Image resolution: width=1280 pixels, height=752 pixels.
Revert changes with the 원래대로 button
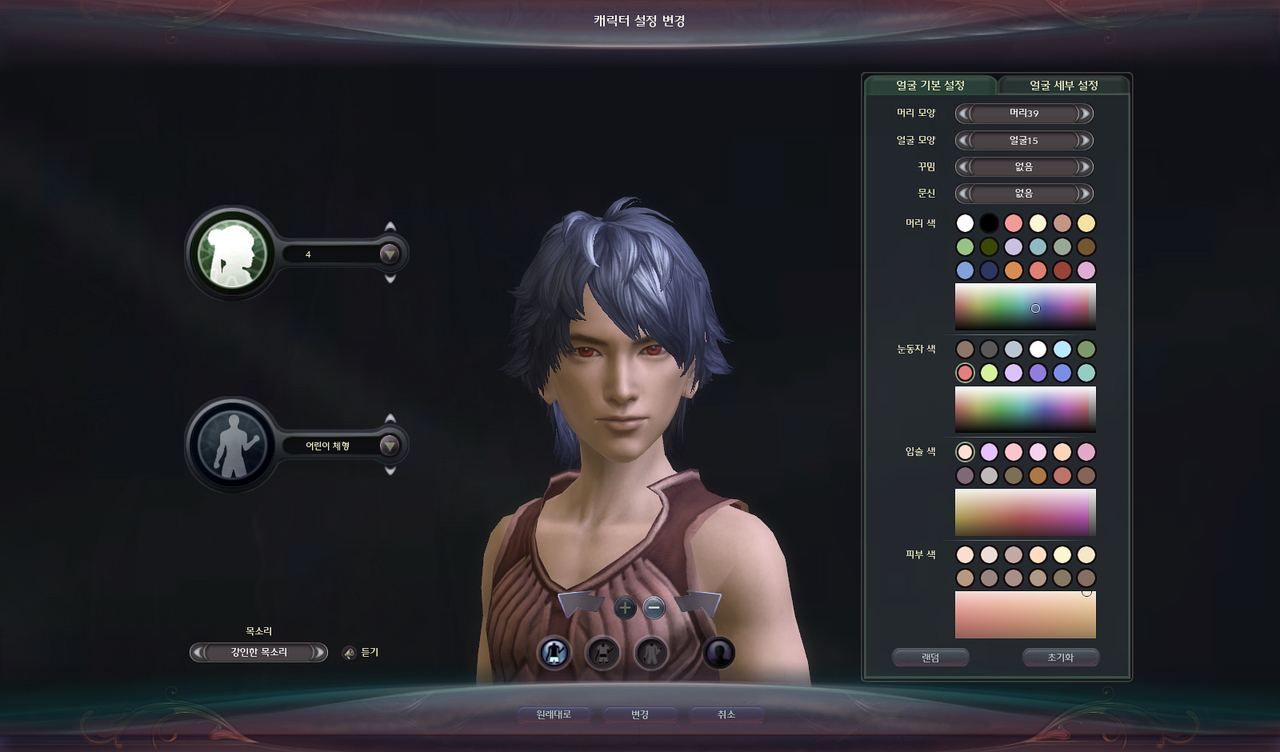pyautogui.click(x=553, y=715)
